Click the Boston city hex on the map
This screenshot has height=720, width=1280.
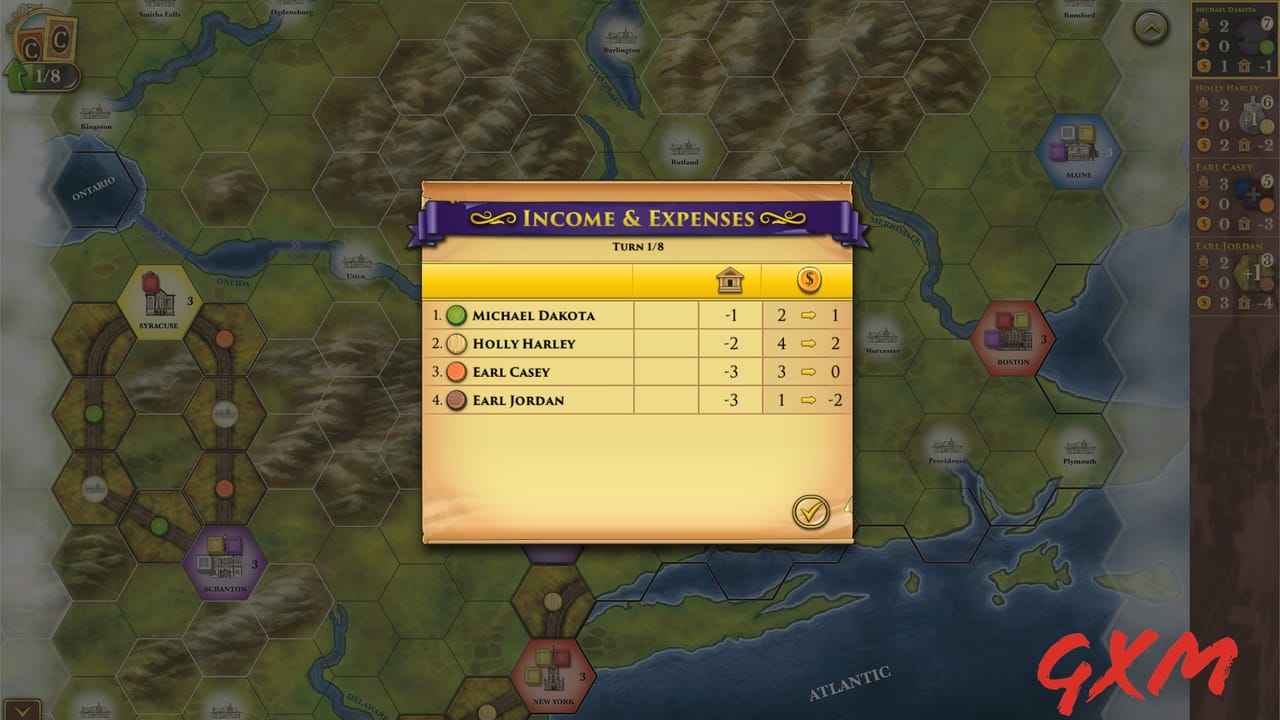(1012, 338)
